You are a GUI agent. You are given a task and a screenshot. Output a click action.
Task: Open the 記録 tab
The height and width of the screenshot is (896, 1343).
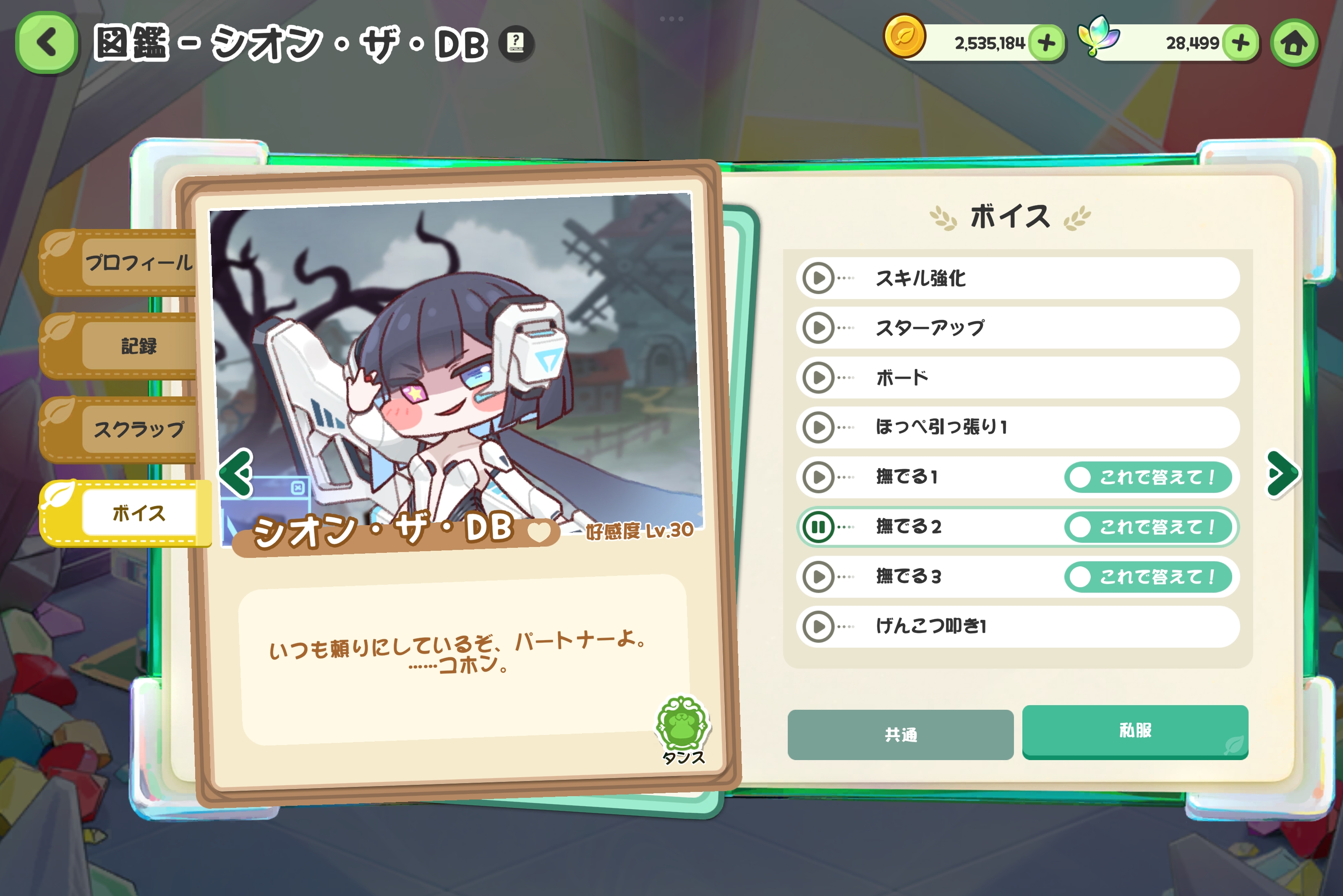coord(138,346)
